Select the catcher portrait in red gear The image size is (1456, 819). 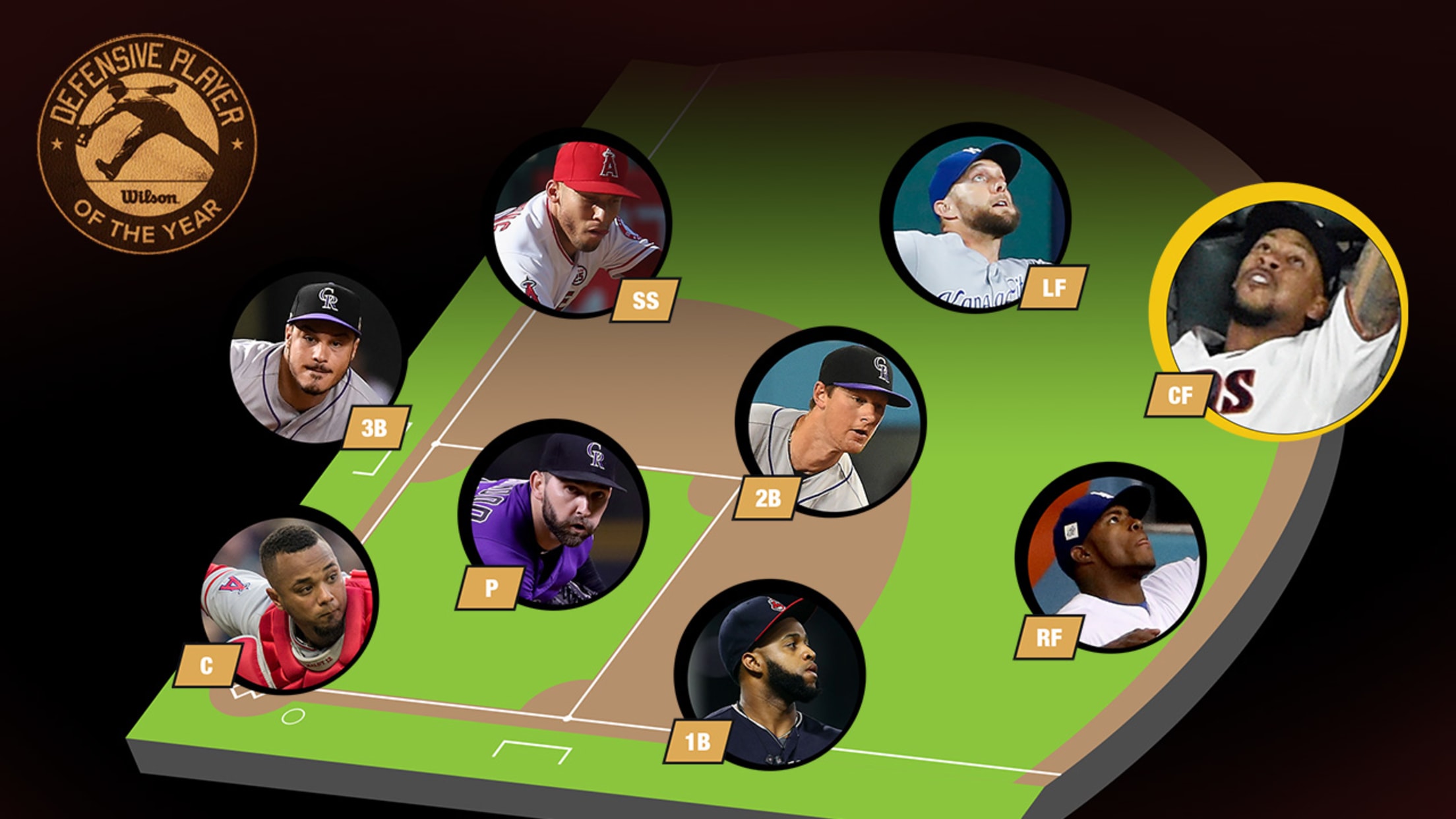click(290, 600)
